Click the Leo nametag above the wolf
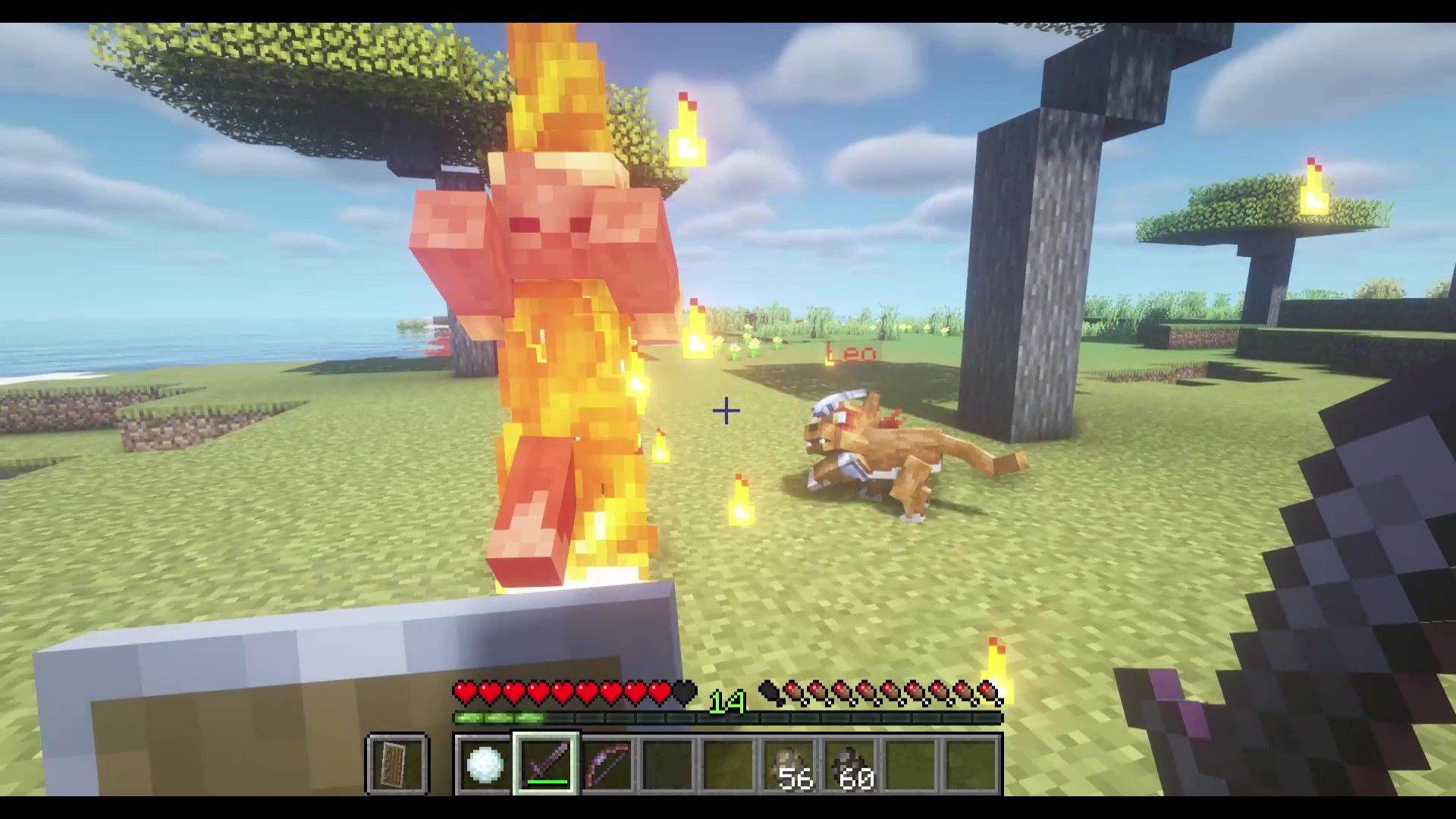 coord(851,353)
